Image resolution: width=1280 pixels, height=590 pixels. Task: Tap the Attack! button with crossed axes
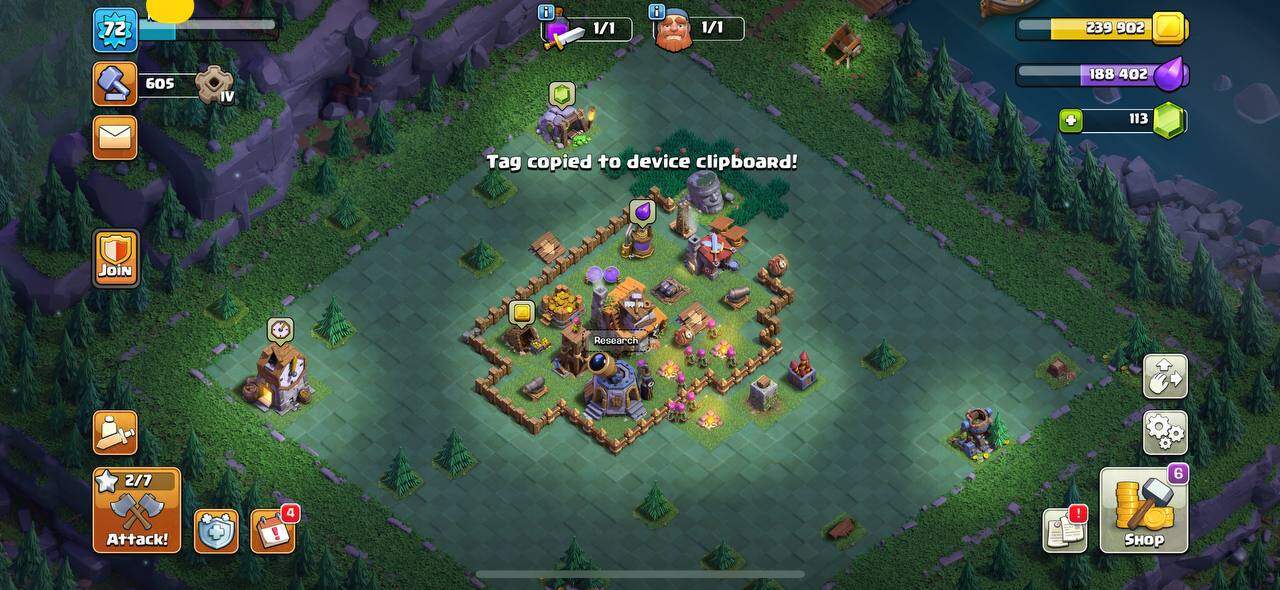pyautogui.click(x=137, y=511)
